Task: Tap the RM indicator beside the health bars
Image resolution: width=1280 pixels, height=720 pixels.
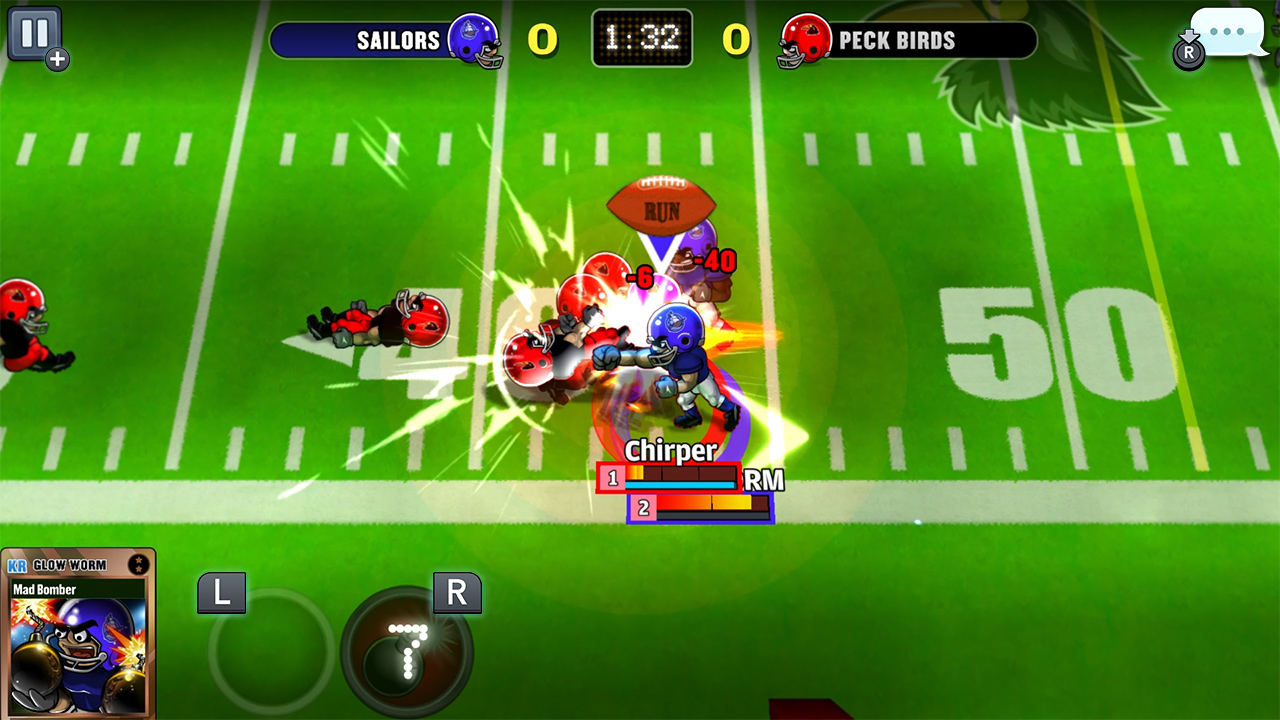Action: point(761,480)
